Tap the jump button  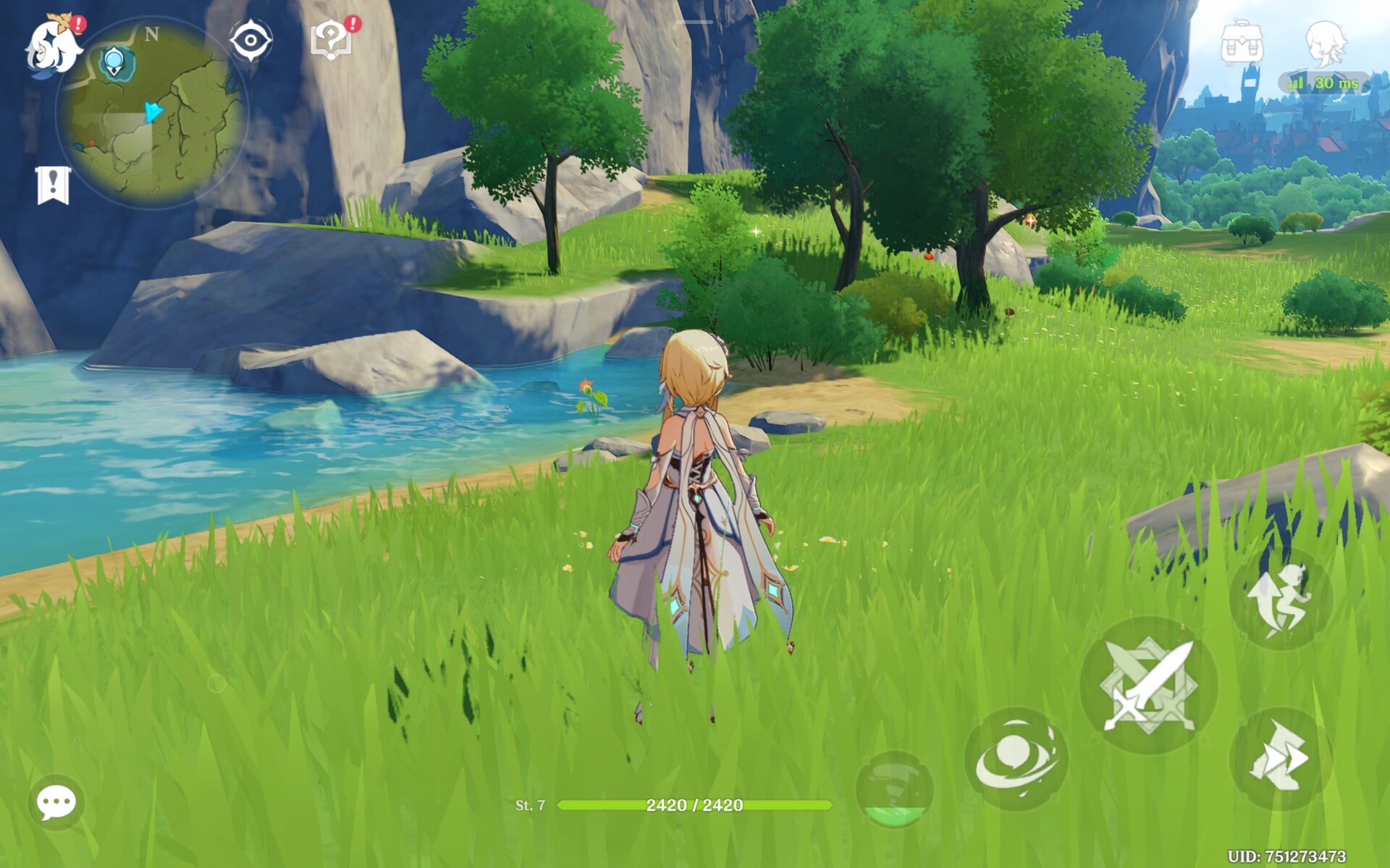click(x=1280, y=599)
